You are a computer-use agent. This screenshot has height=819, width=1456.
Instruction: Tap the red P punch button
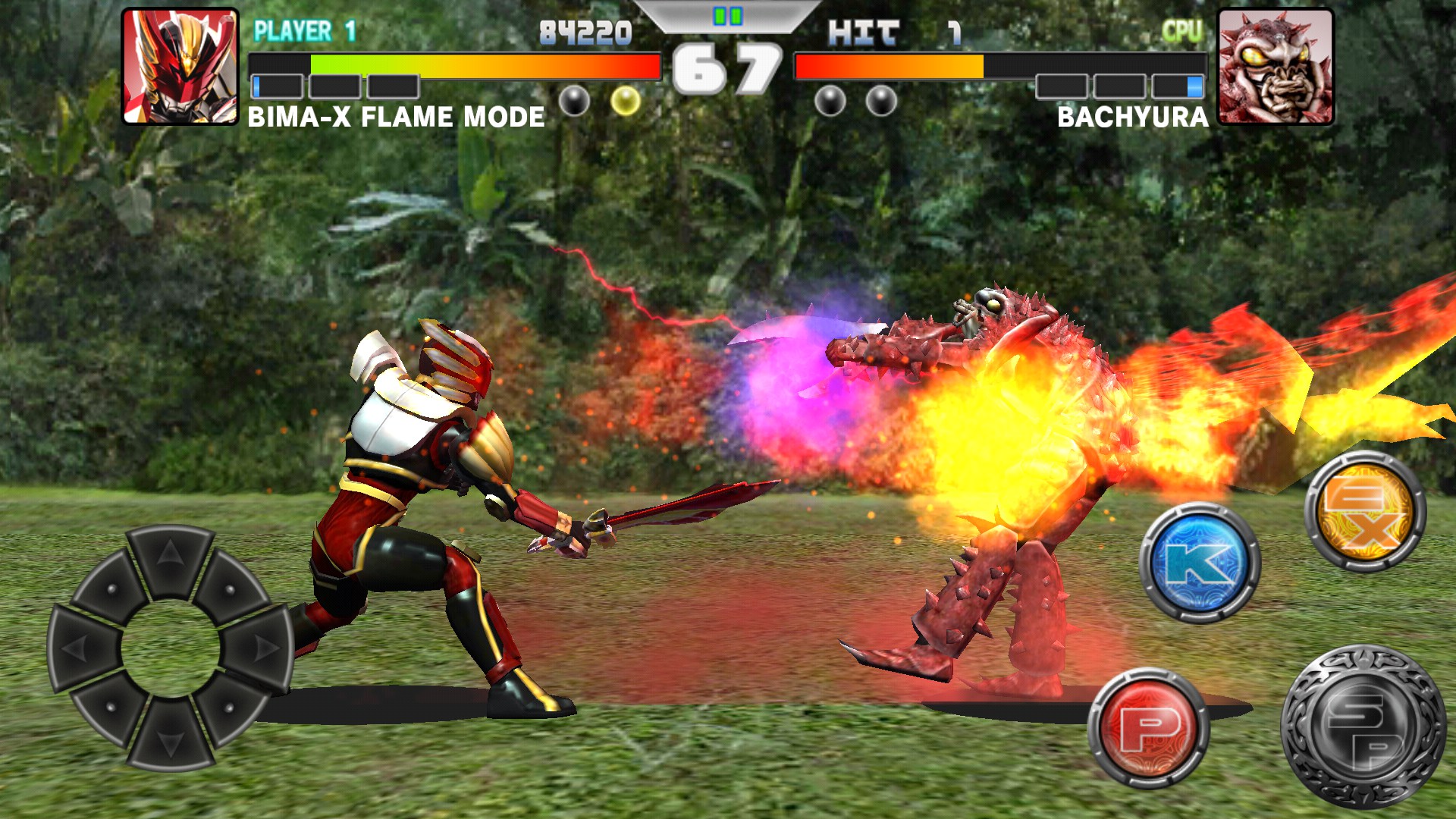pos(1148,728)
